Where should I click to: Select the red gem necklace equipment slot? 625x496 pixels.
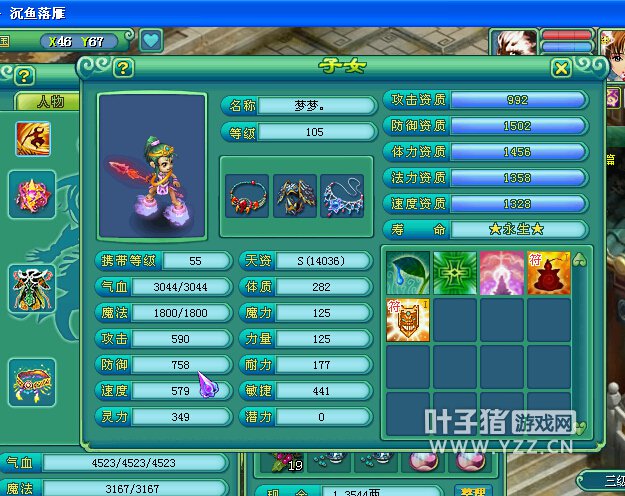[x=247, y=196]
